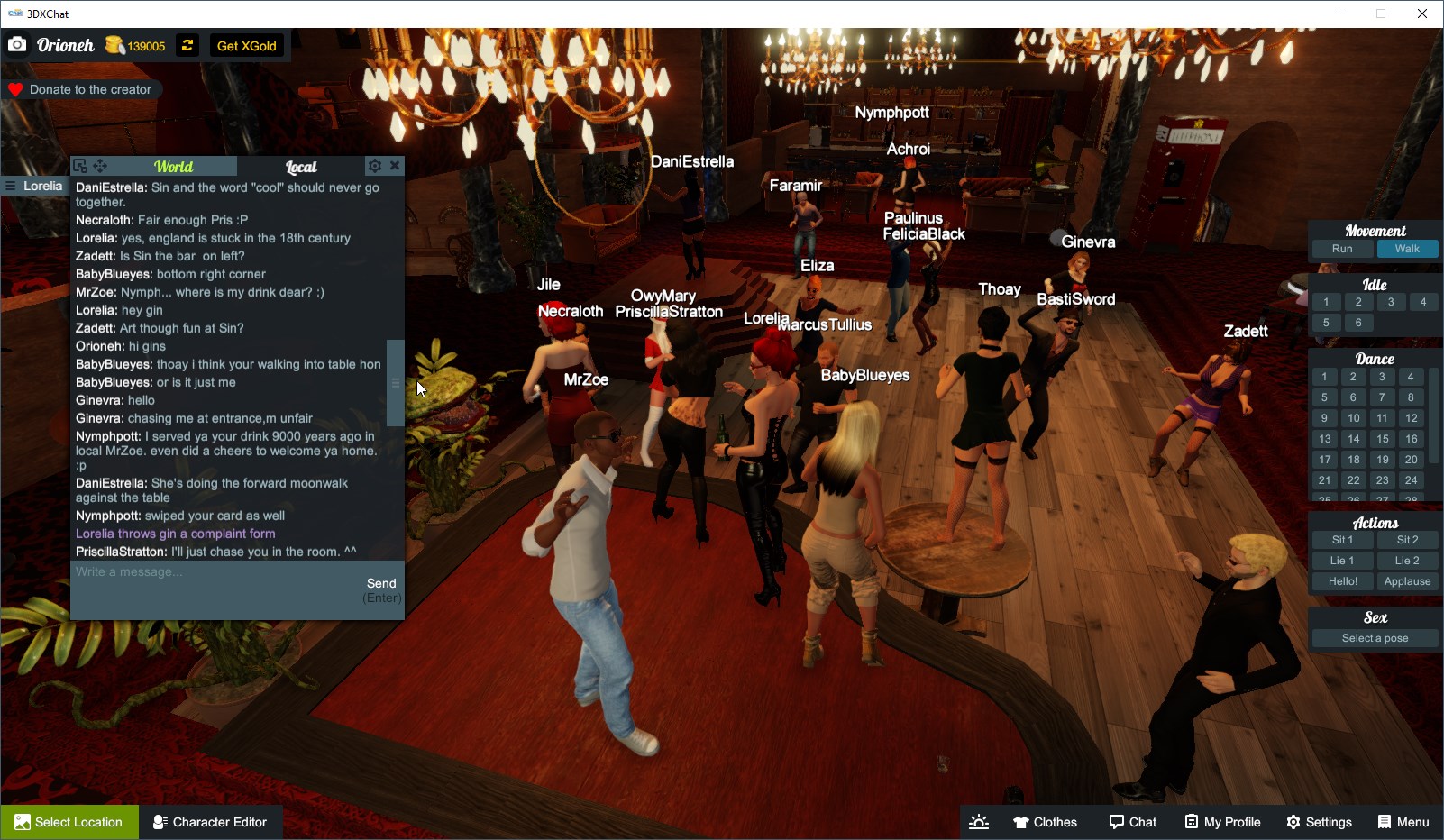The height and width of the screenshot is (840, 1444).
Task: Open Select a pose under Sex
Action: click(x=1374, y=637)
